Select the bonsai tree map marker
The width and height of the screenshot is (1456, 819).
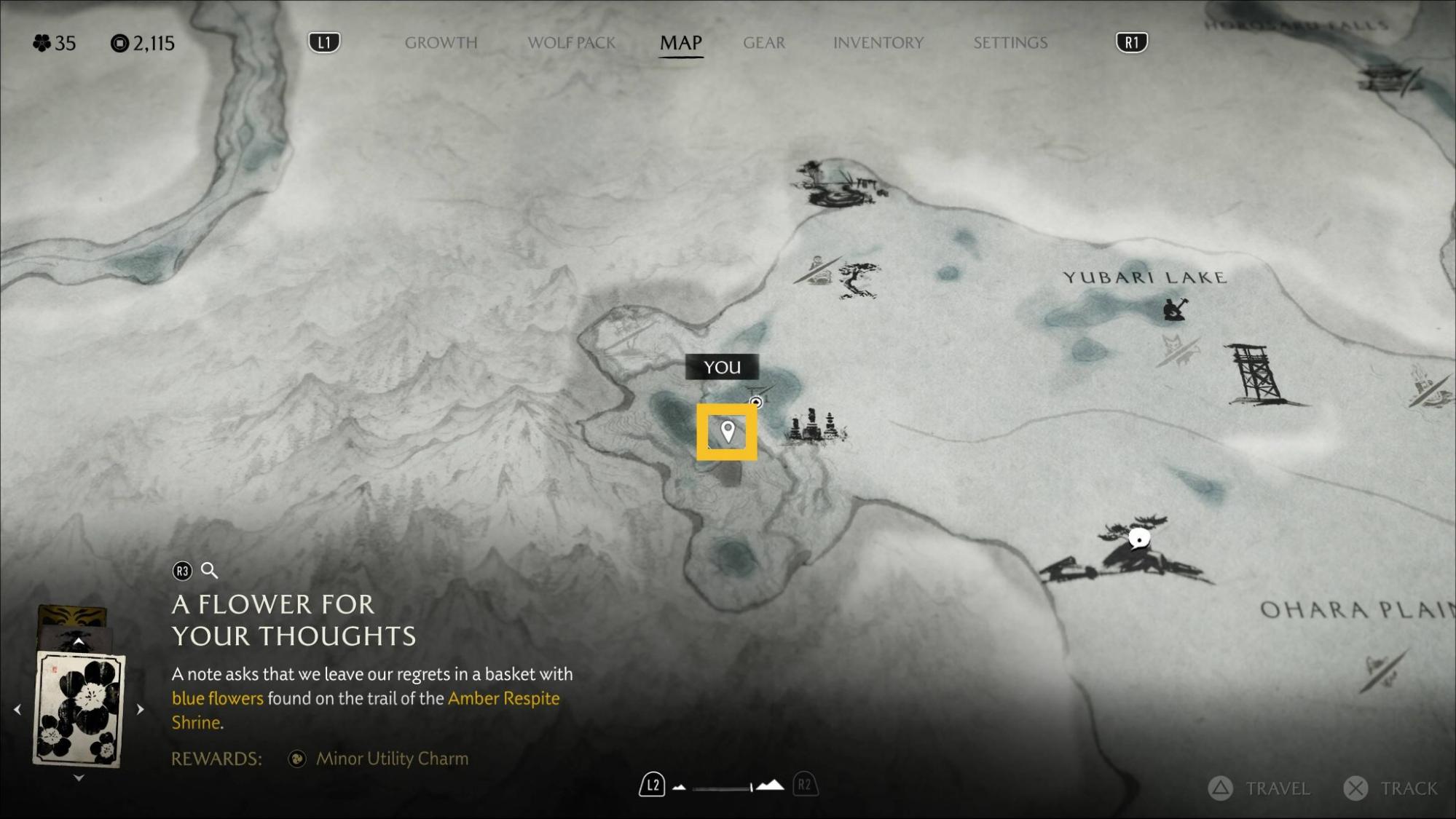(858, 279)
